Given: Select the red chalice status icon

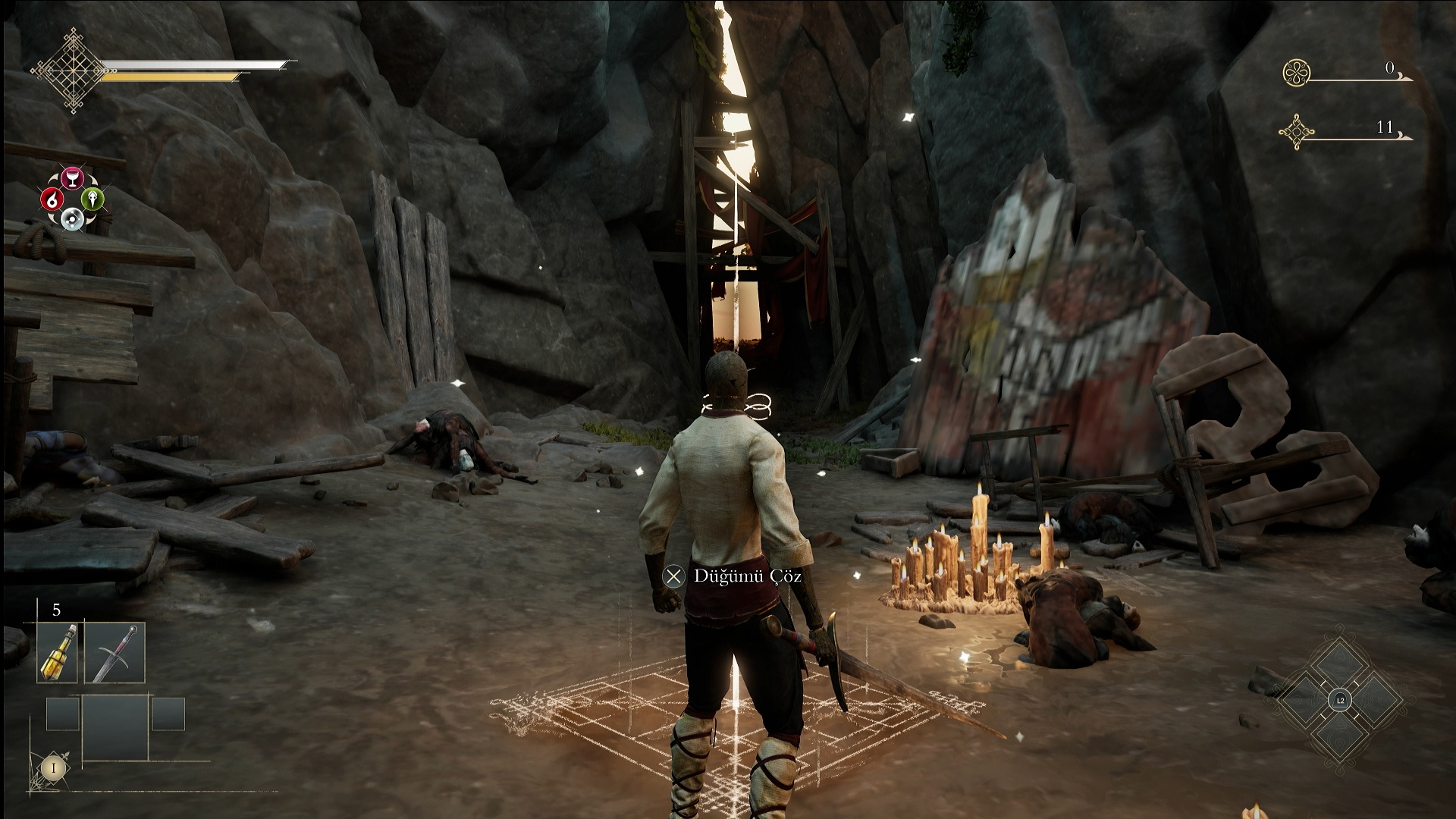Looking at the screenshot, I should pos(72,178).
